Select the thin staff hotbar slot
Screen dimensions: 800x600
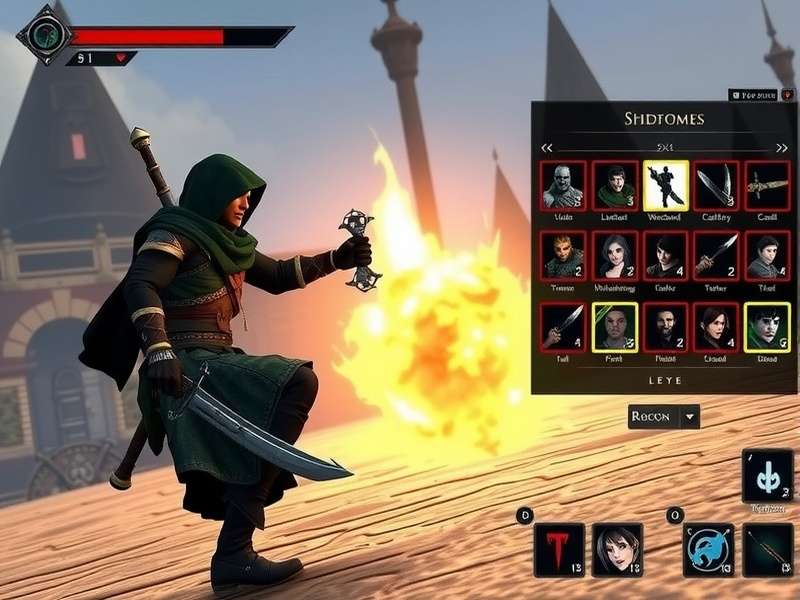(767, 550)
